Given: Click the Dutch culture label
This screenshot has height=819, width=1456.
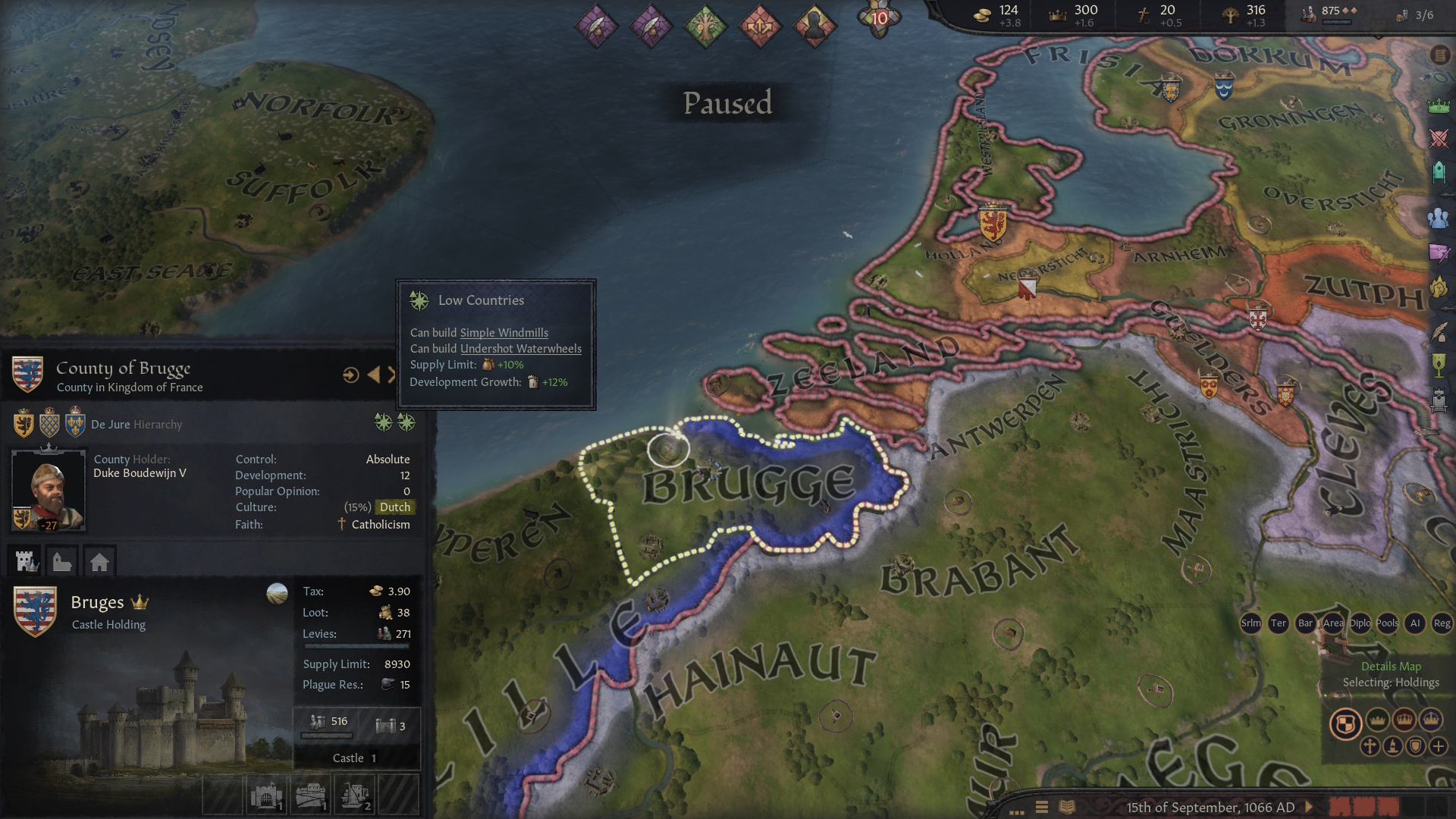Looking at the screenshot, I should tap(394, 507).
